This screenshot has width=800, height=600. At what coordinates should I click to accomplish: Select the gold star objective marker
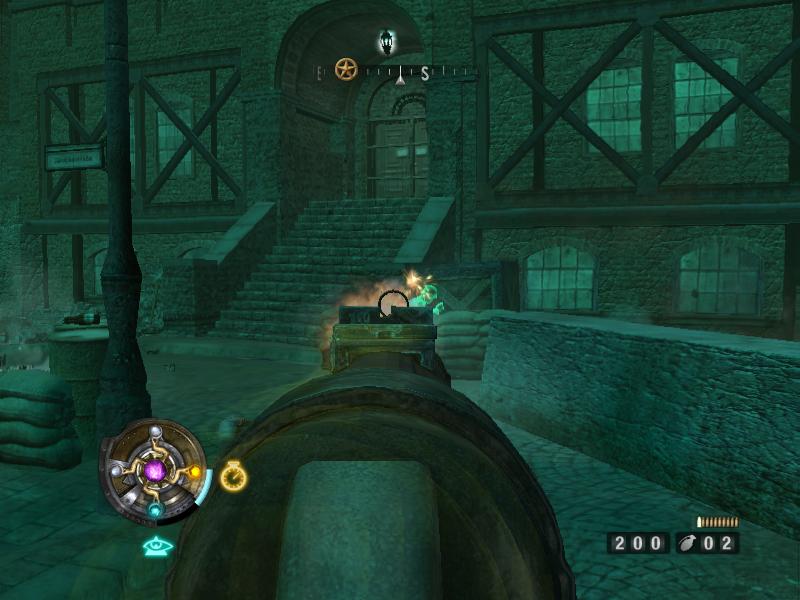click(346, 70)
